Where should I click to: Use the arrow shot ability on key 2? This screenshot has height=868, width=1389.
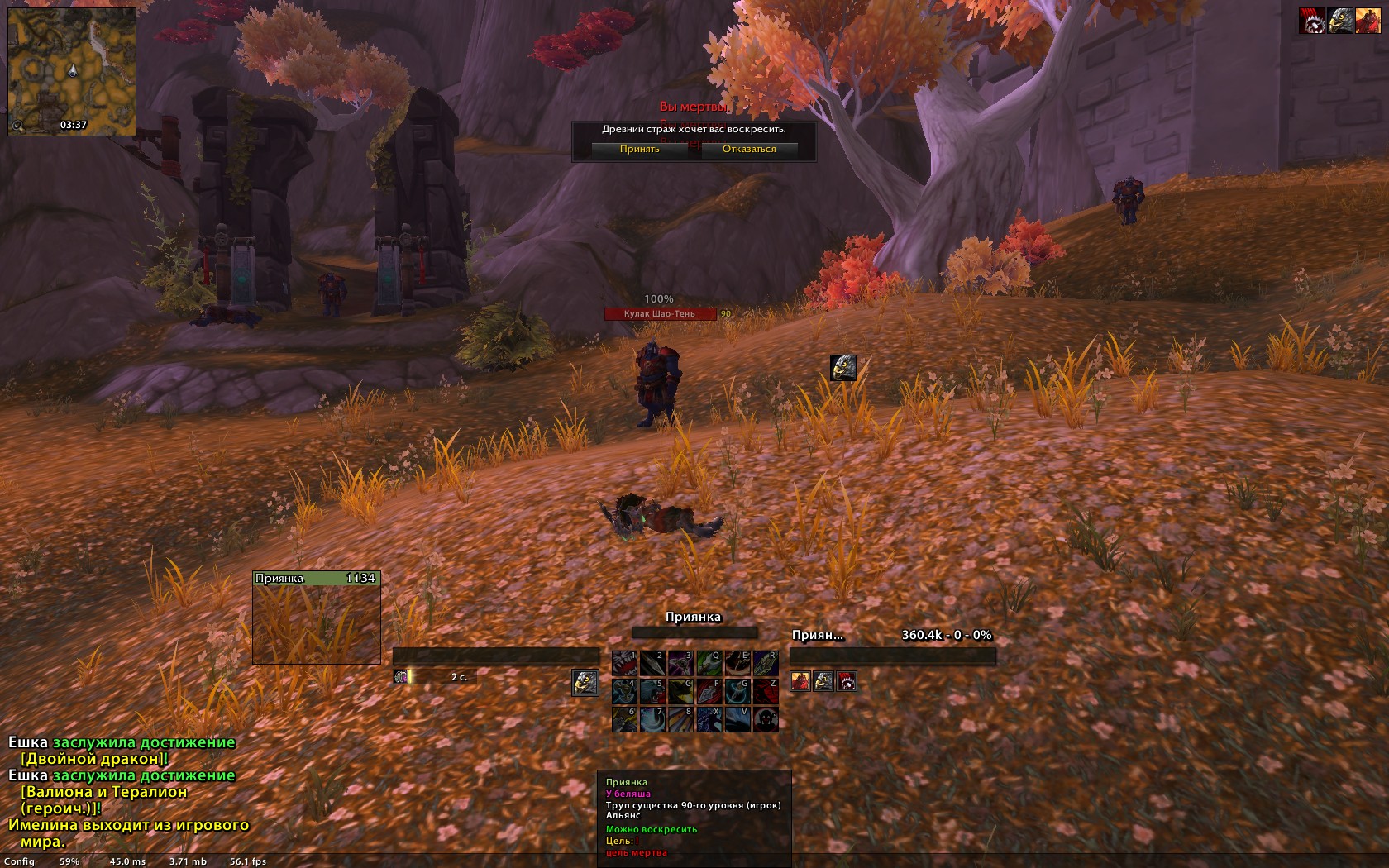pos(652,663)
